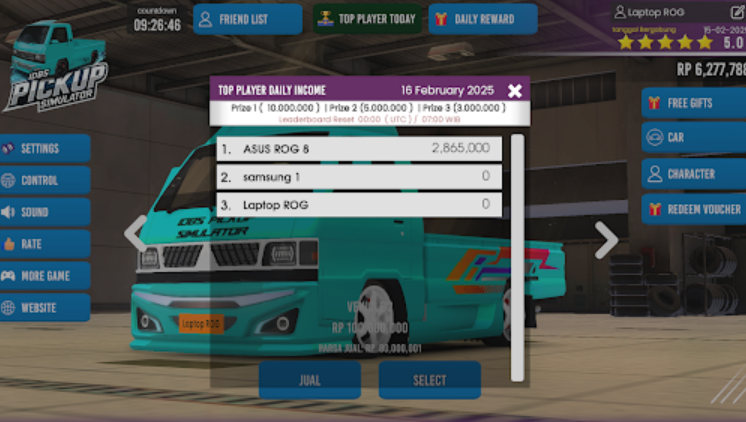Open Free Gifts
This screenshot has height=422, width=746.
click(x=694, y=103)
